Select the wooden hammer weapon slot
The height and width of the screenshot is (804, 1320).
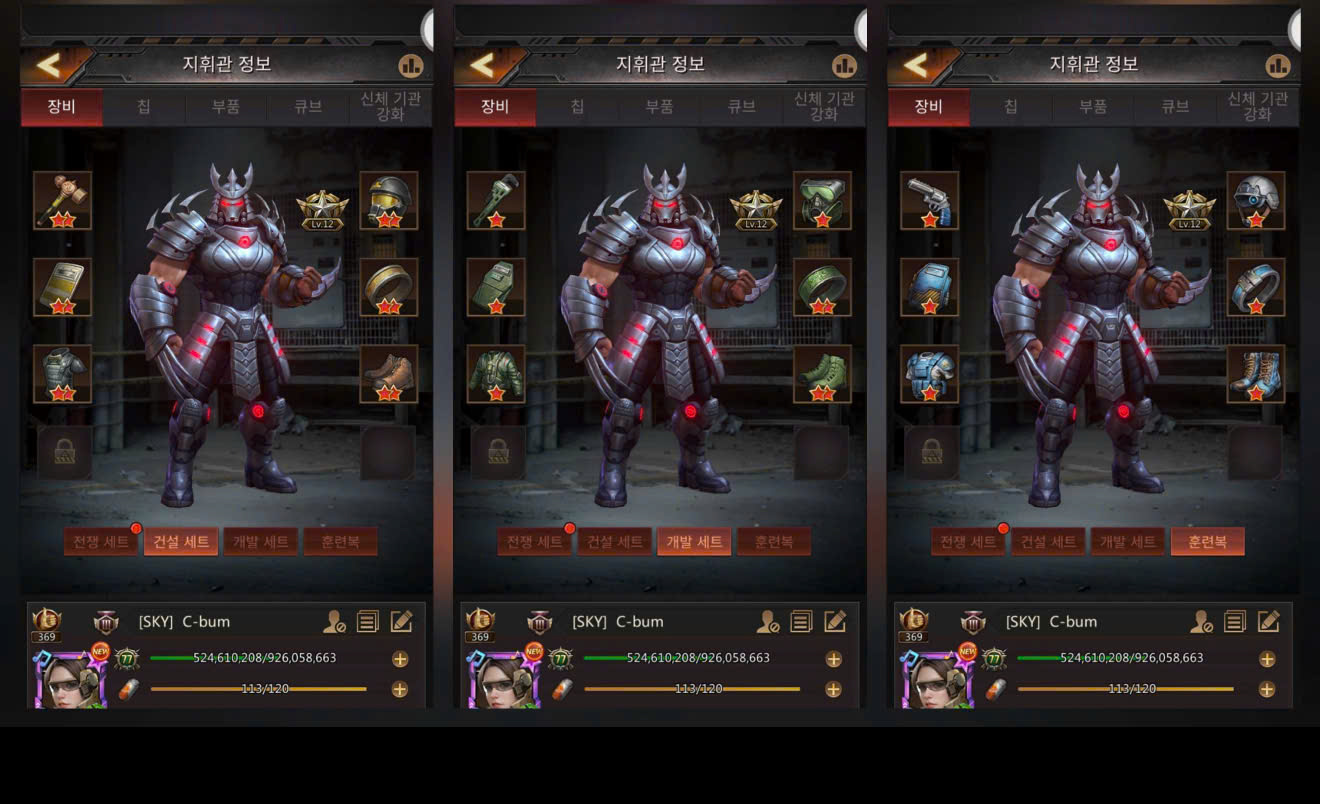[62, 200]
